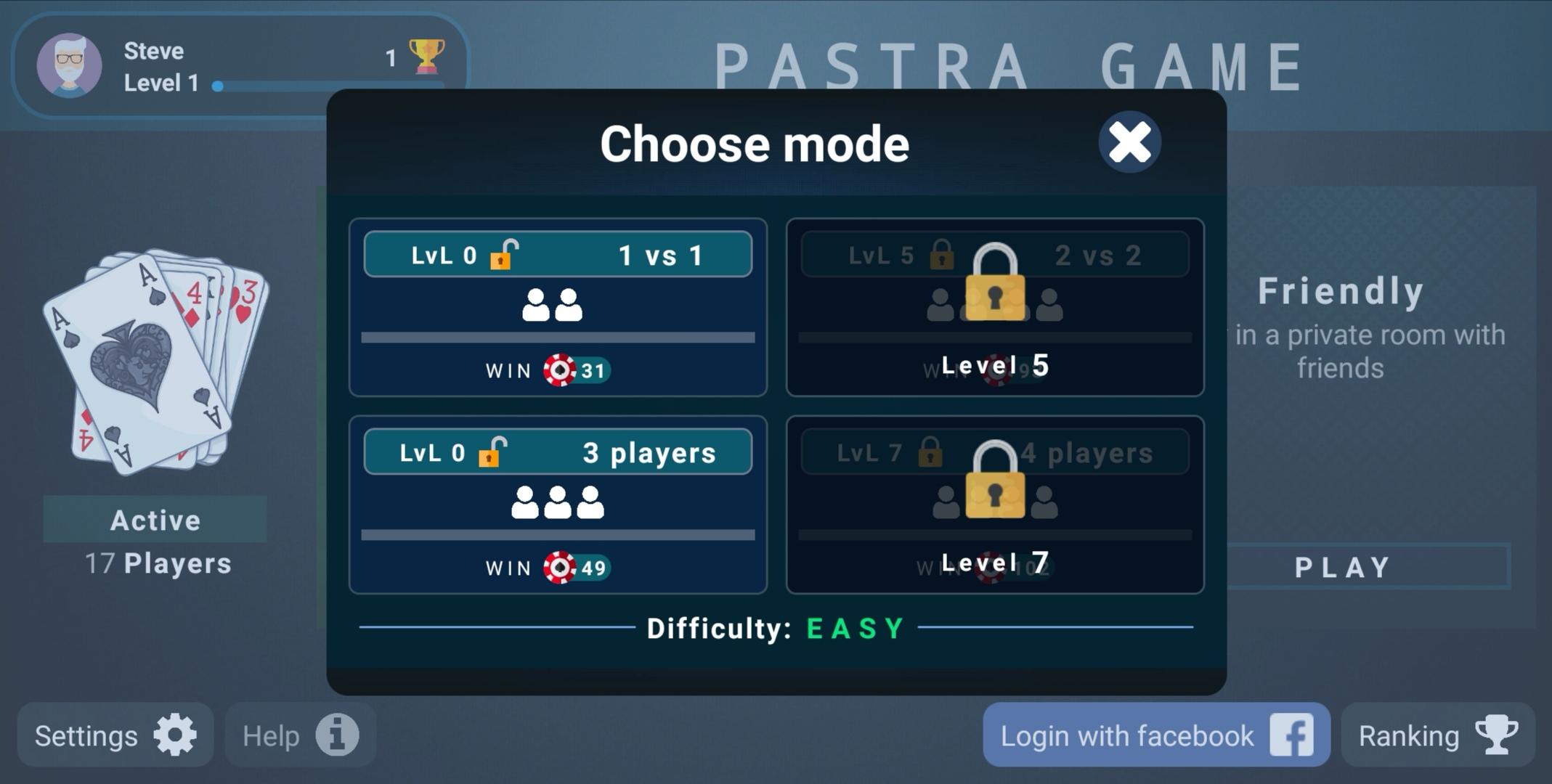Select the 1 vs 1 mode
This screenshot has height=784, width=1552.
click(x=558, y=307)
